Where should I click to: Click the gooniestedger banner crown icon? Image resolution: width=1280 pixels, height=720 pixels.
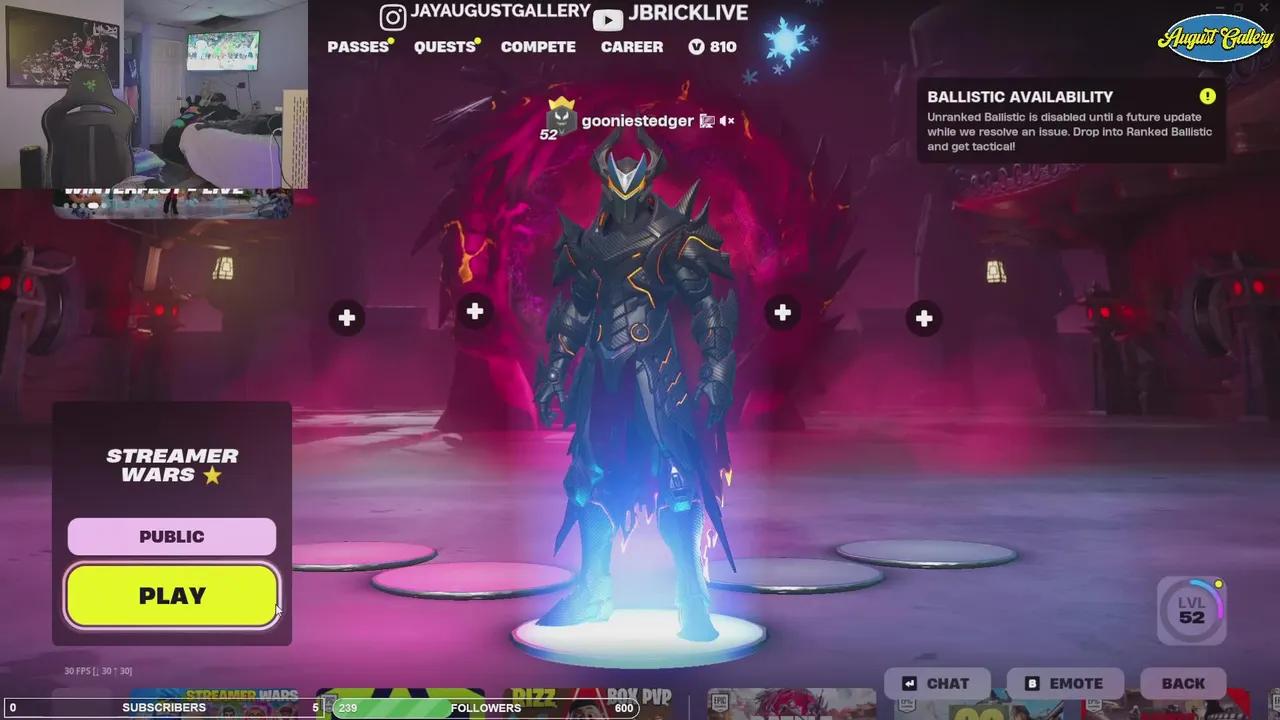pos(563,103)
